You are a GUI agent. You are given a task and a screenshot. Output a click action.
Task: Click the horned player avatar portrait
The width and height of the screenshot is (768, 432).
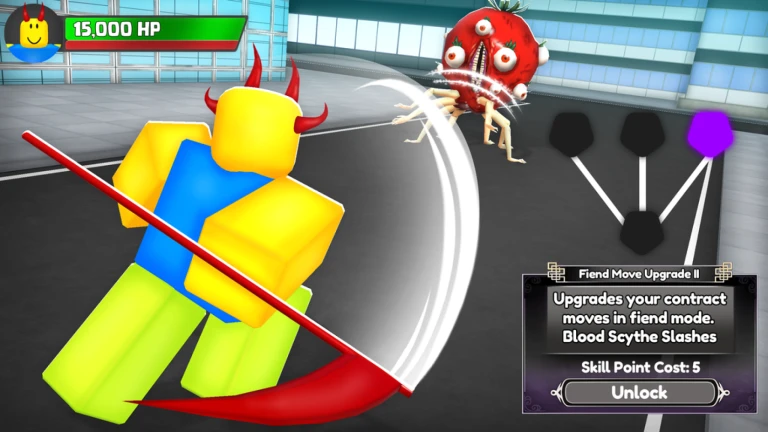click(33, 32)
